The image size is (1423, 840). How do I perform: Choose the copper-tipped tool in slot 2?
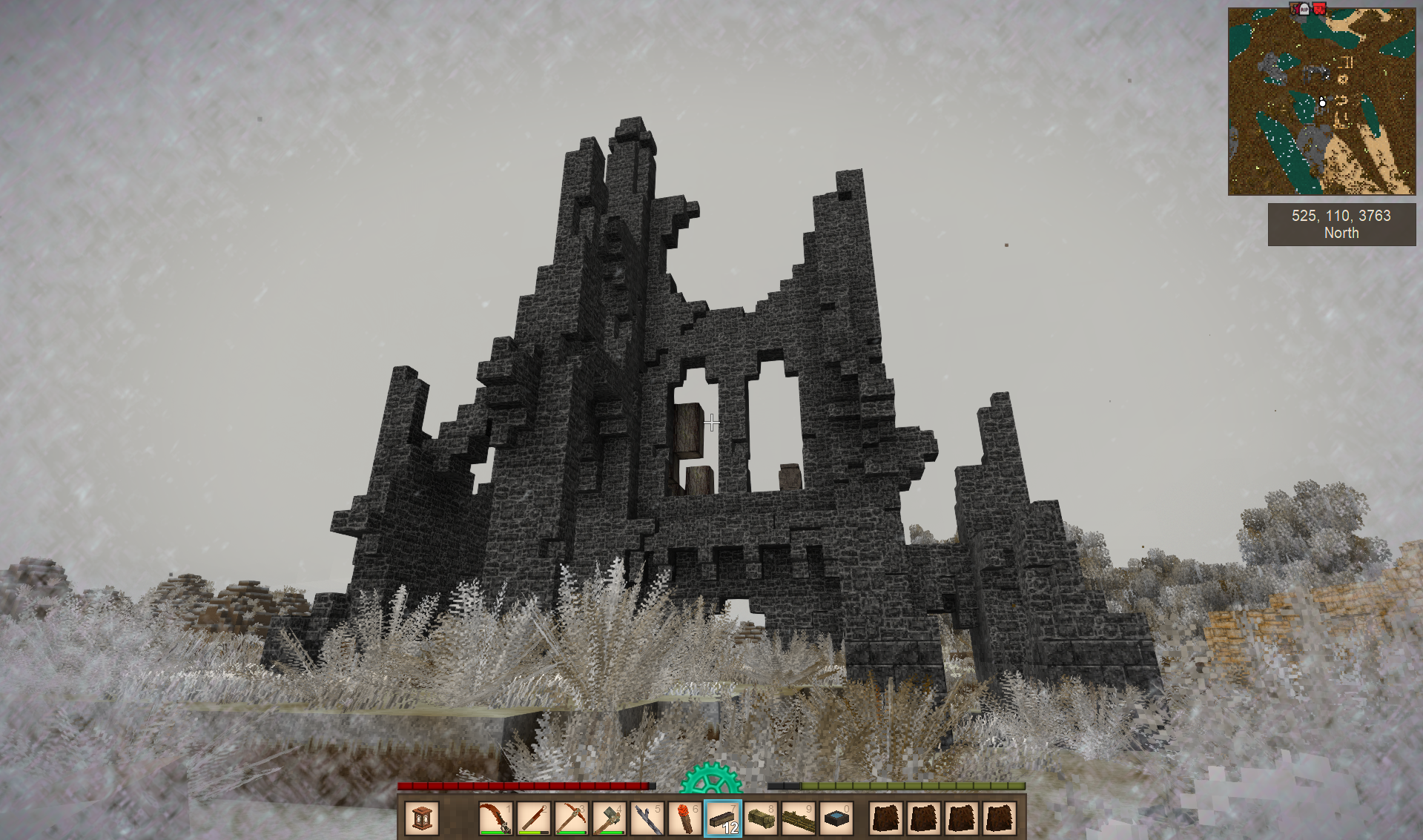533,818
